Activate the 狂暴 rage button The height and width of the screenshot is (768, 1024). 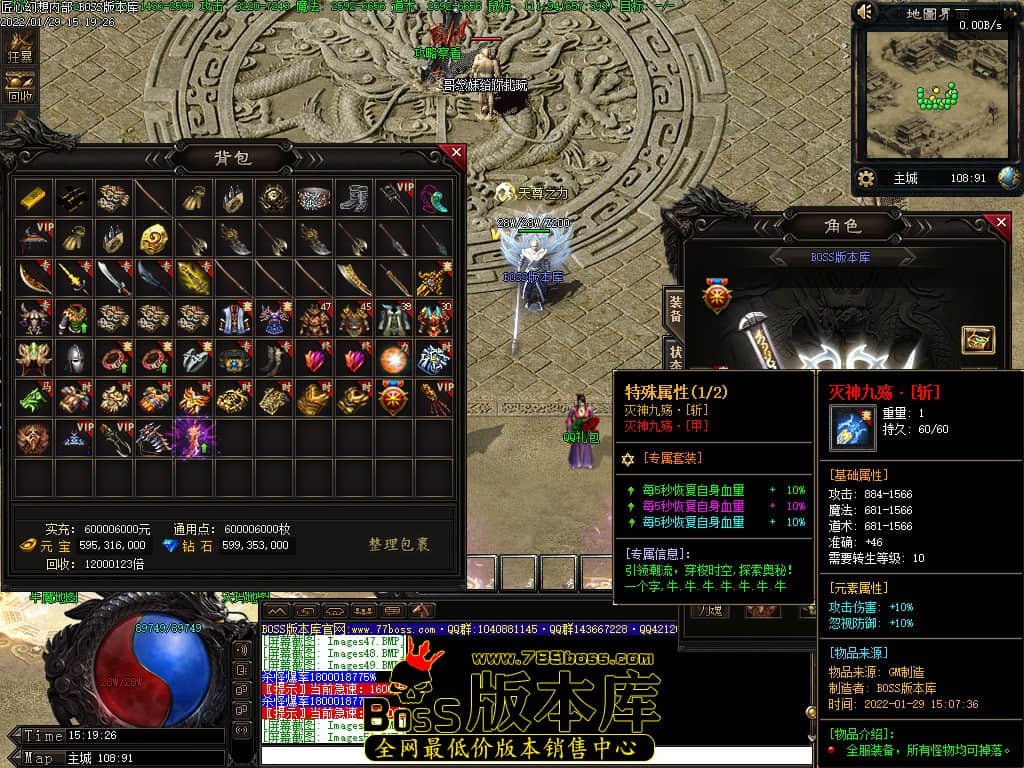click(x=20, y=48)
